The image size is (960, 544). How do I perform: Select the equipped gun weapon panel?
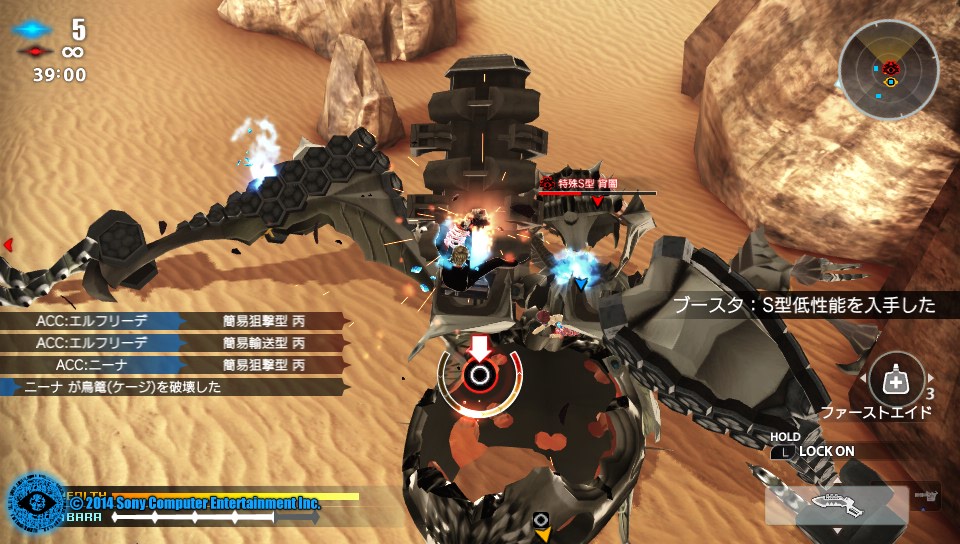pos(837,503)
